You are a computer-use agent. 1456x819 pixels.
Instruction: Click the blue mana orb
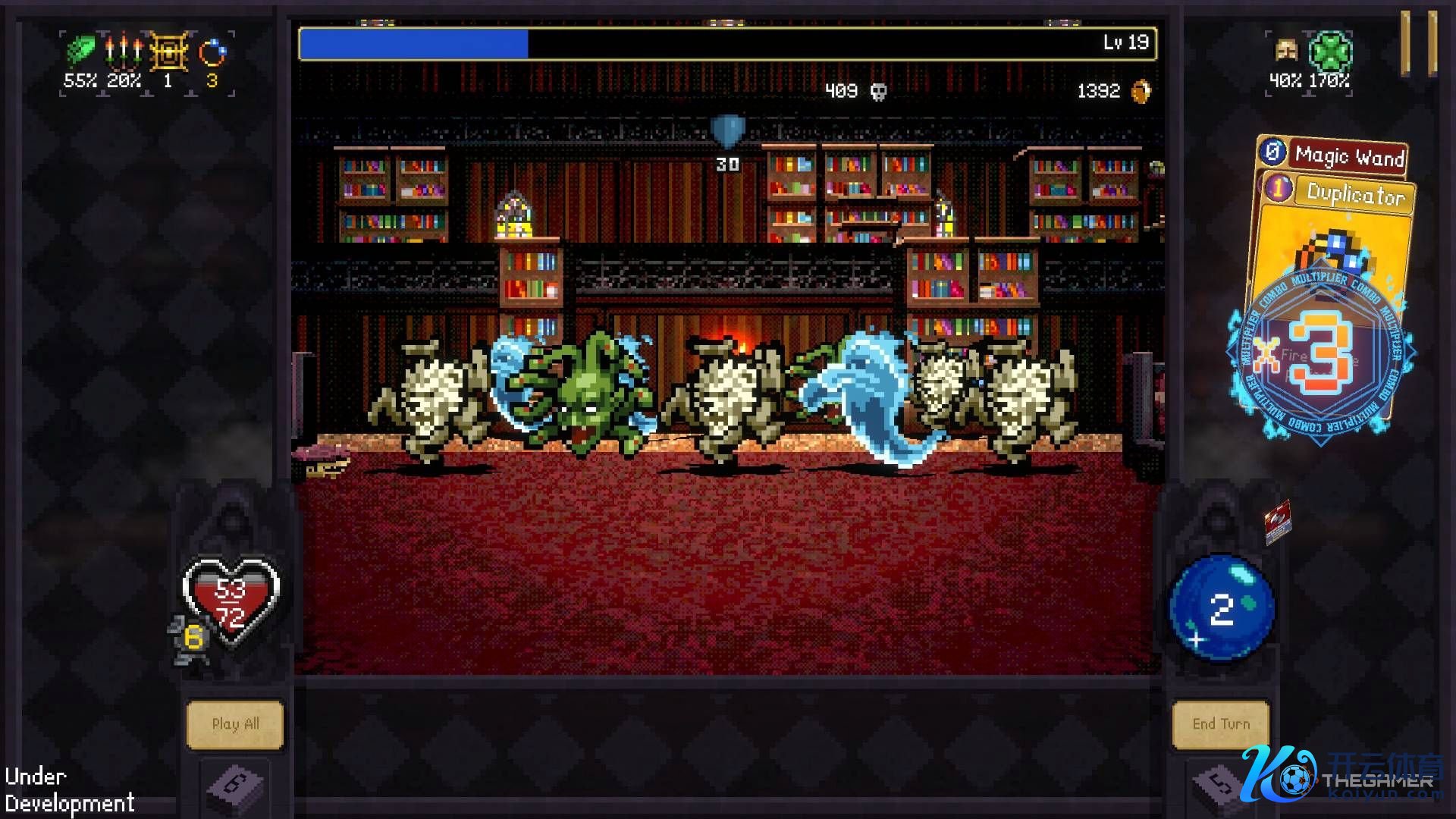(x=1221, y=608)
